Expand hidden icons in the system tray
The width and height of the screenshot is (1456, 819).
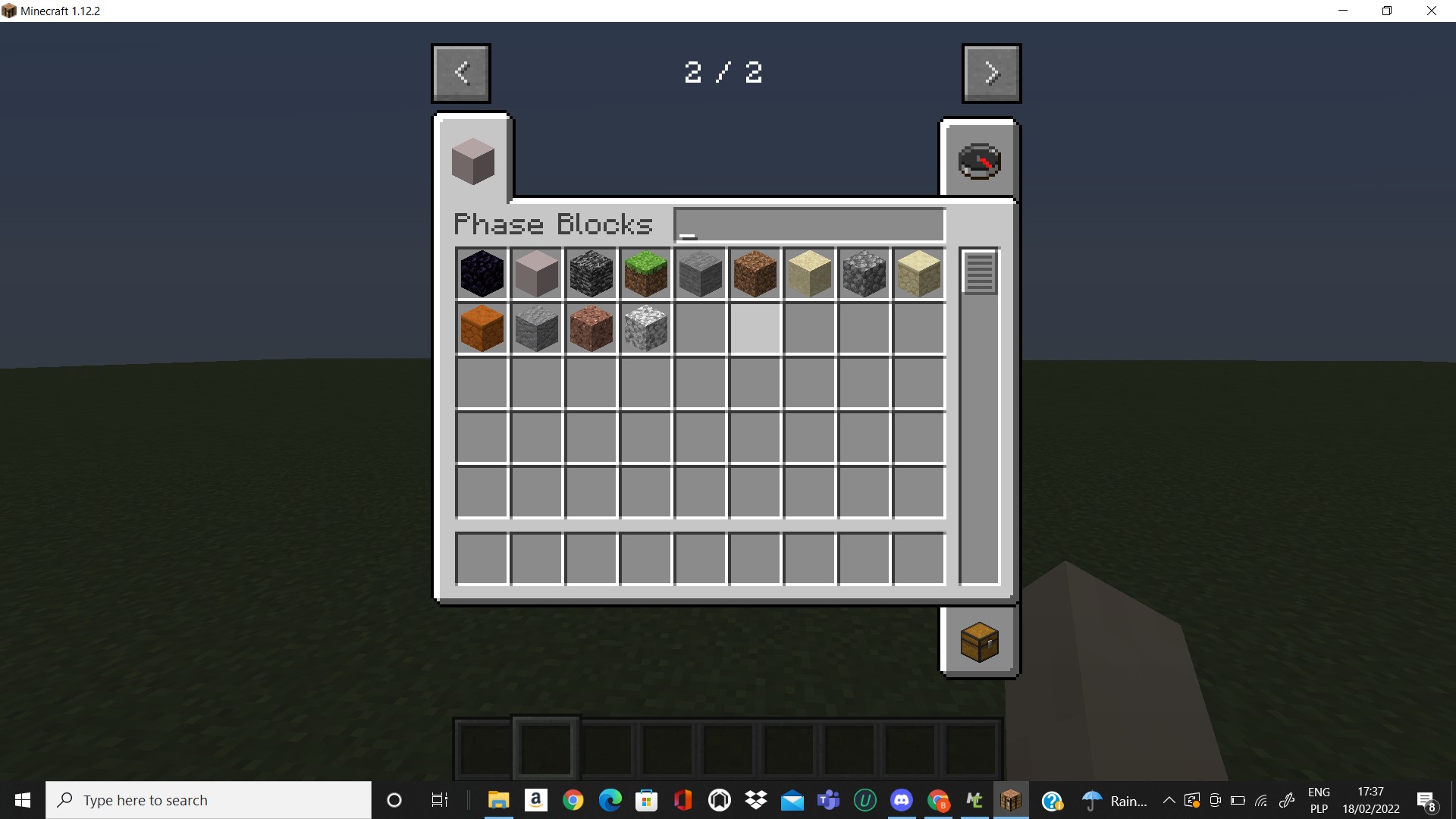click(x=1169, y=800)
